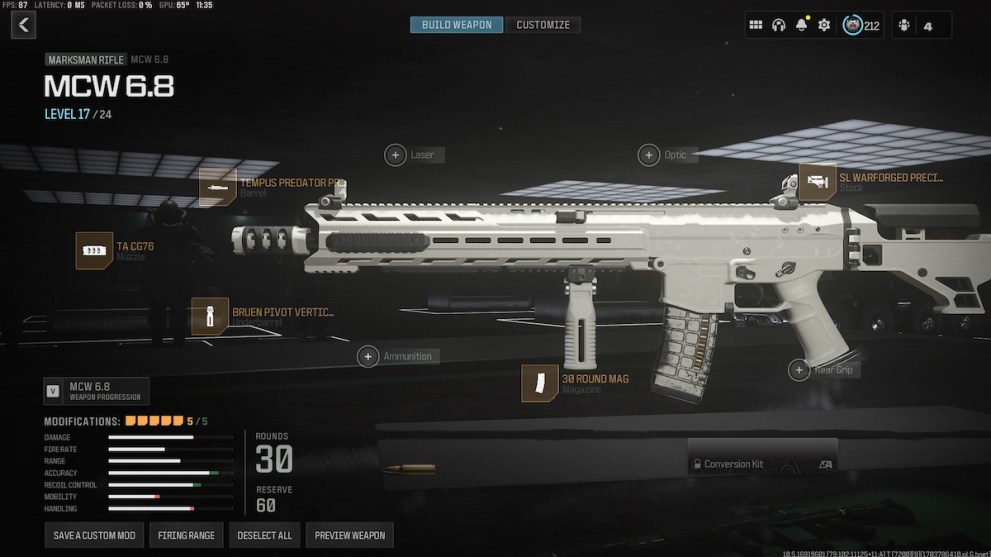
Task: Choose the Bruen Pivot underbarrel slot
Action: click(x=210, y=316)
